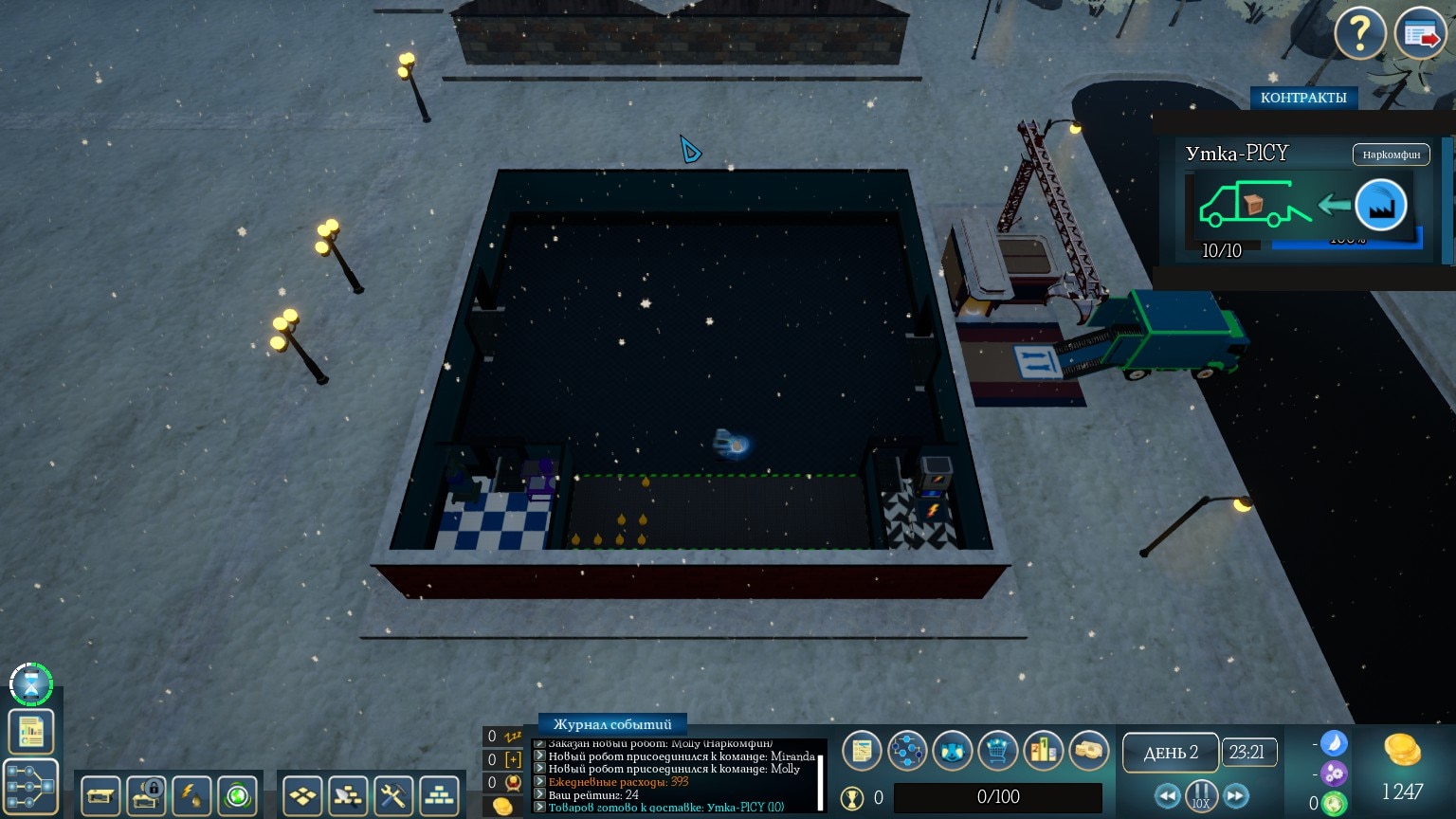Pause the game with the 10X button
The width and height of the screenshot is (1456, 819).
pyautogui.click(x=1201, y=796)
